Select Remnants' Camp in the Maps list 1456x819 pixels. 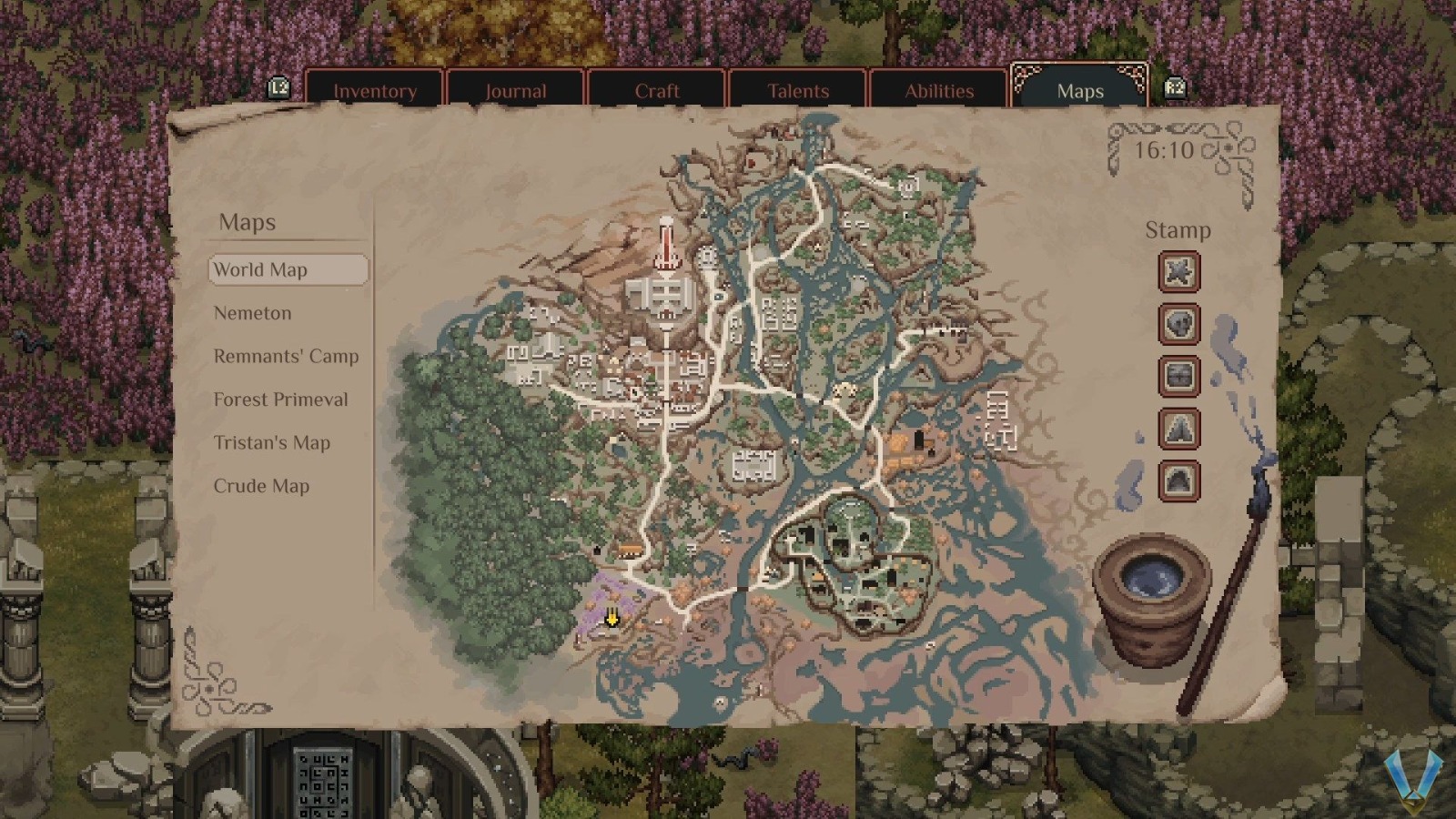(x=286, y=356)
